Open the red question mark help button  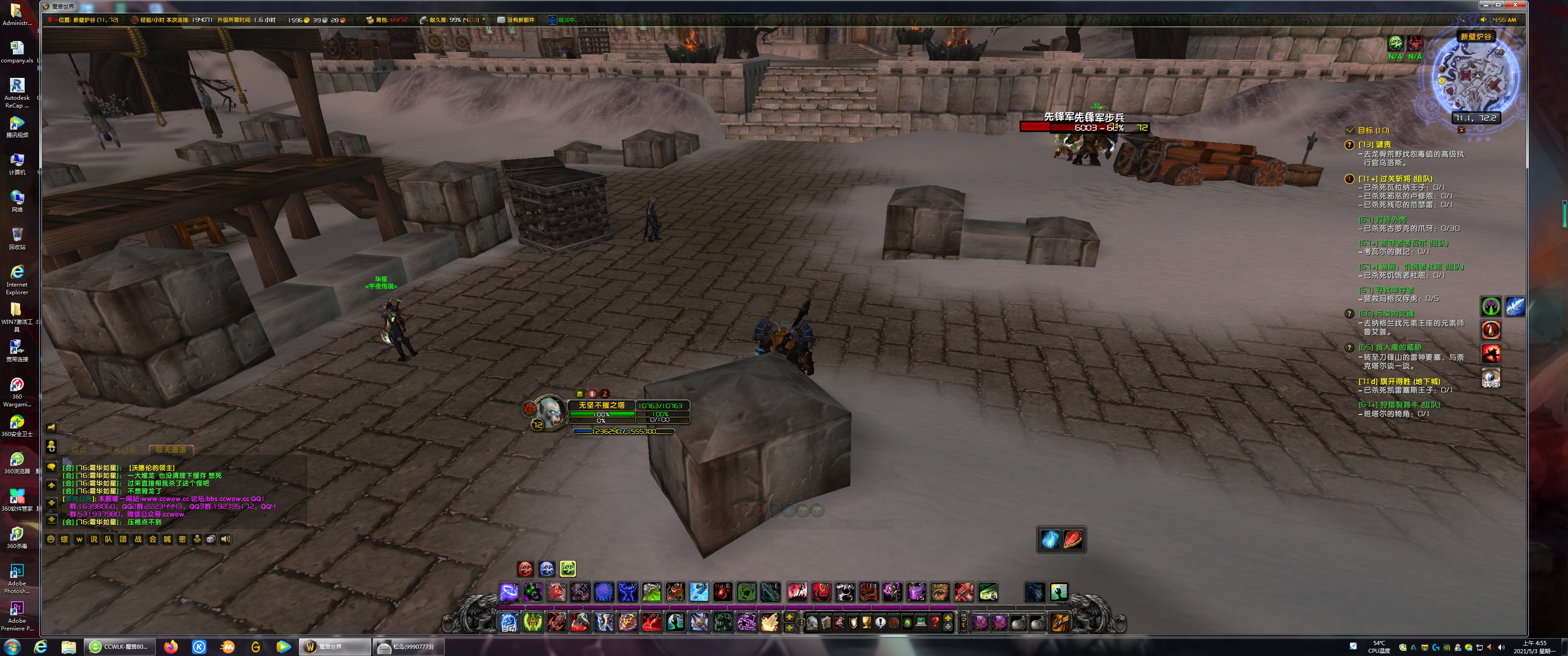(x=935, y=622)
